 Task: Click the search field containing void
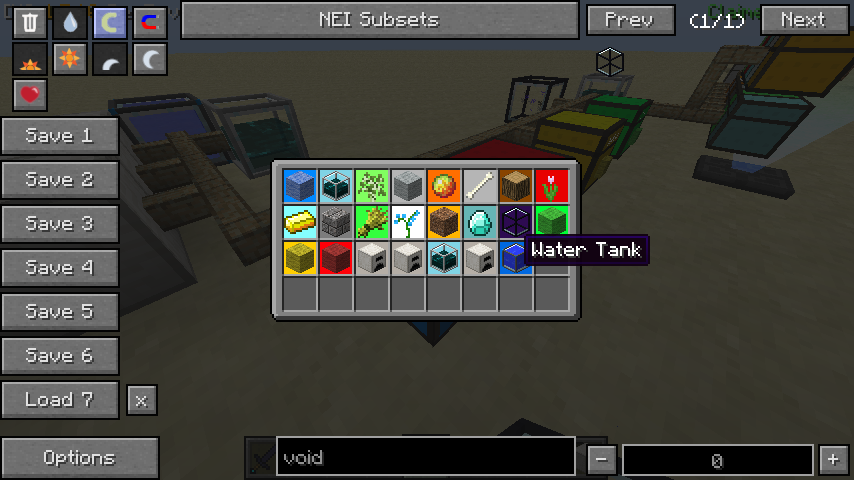click(425, 458)
